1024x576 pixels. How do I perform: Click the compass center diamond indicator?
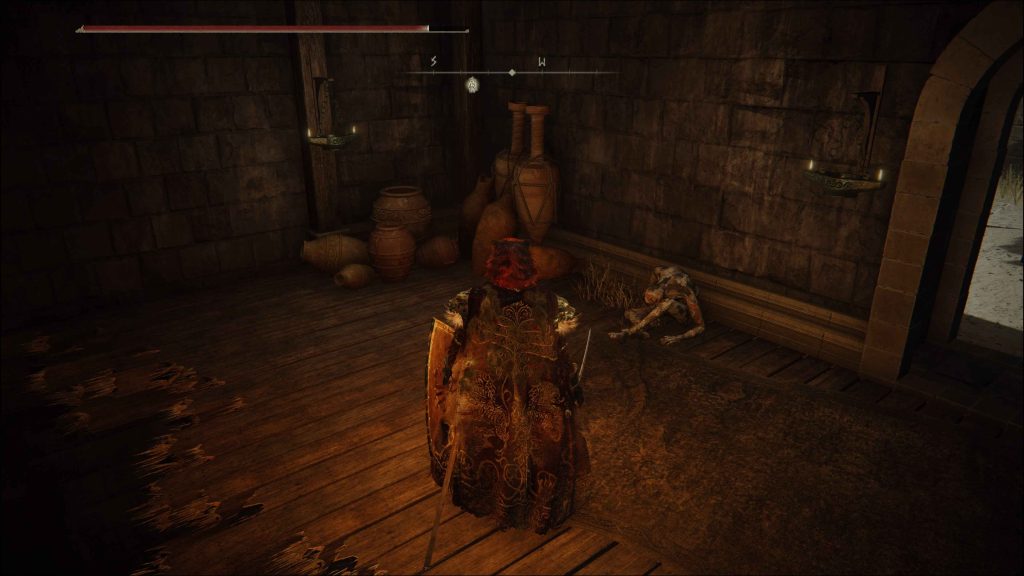[x=512, y=72]
